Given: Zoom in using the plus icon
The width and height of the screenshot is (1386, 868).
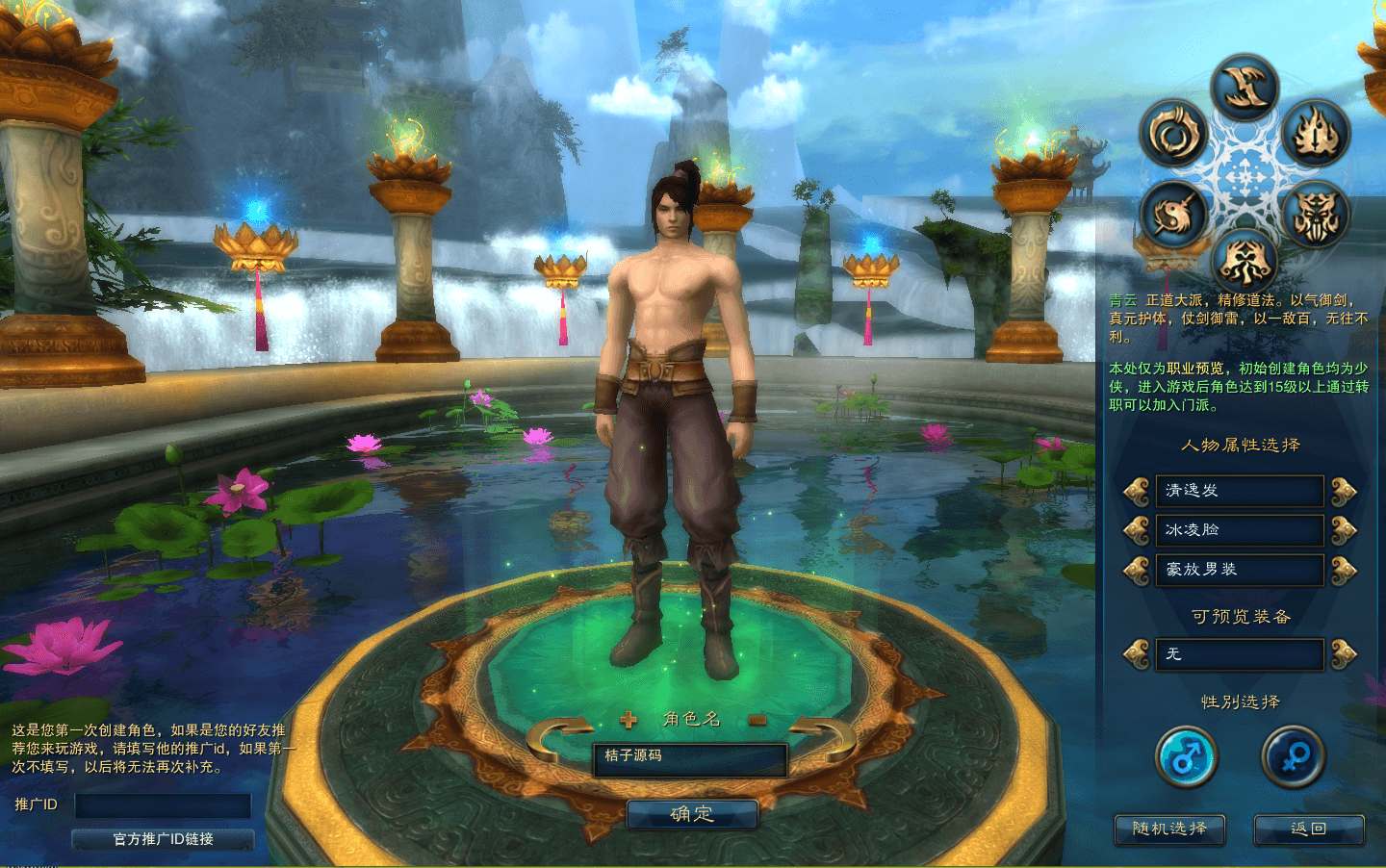Looking at the screenshot, I should point(629,719).
